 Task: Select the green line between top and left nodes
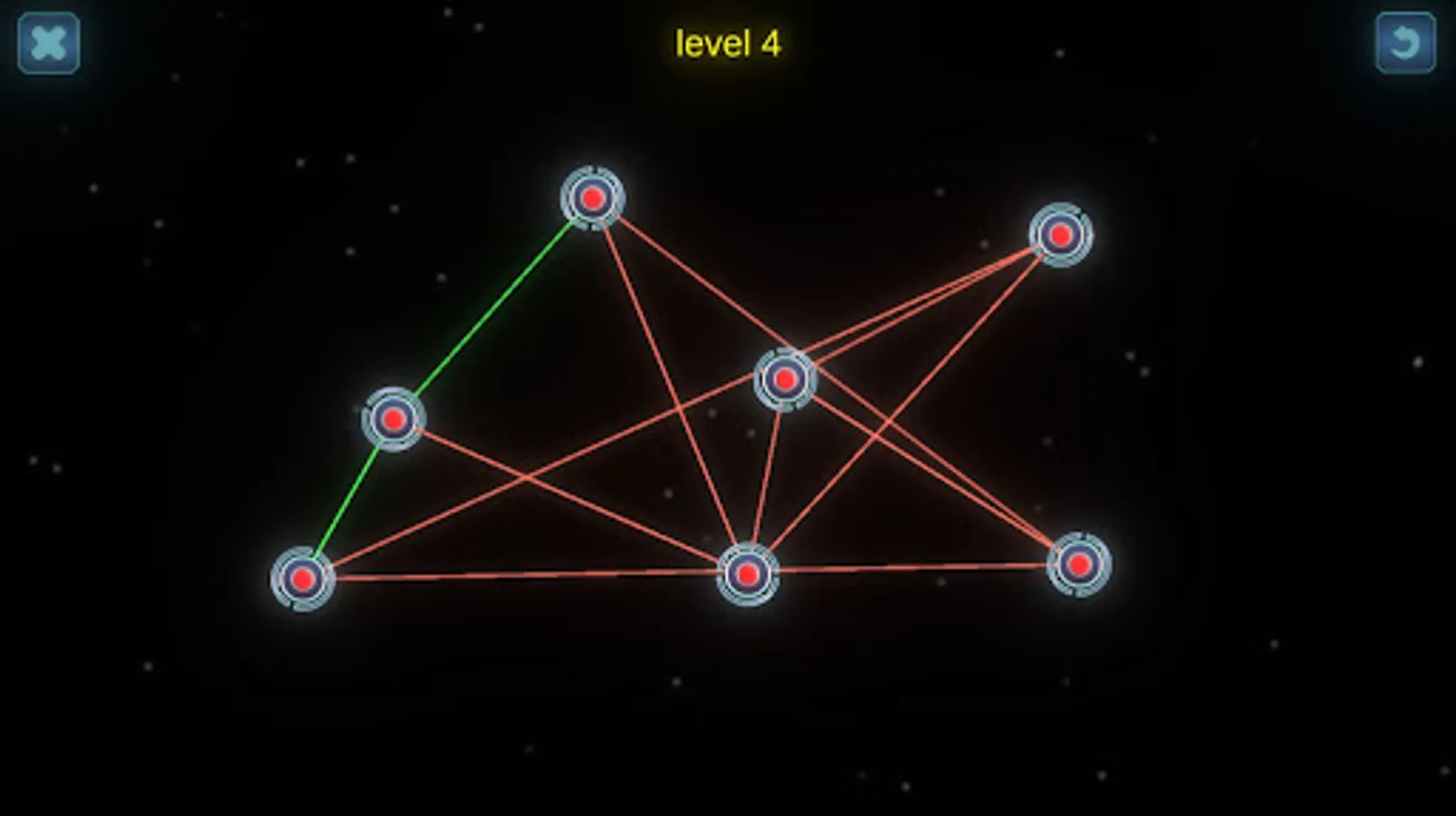pos(494,308)
